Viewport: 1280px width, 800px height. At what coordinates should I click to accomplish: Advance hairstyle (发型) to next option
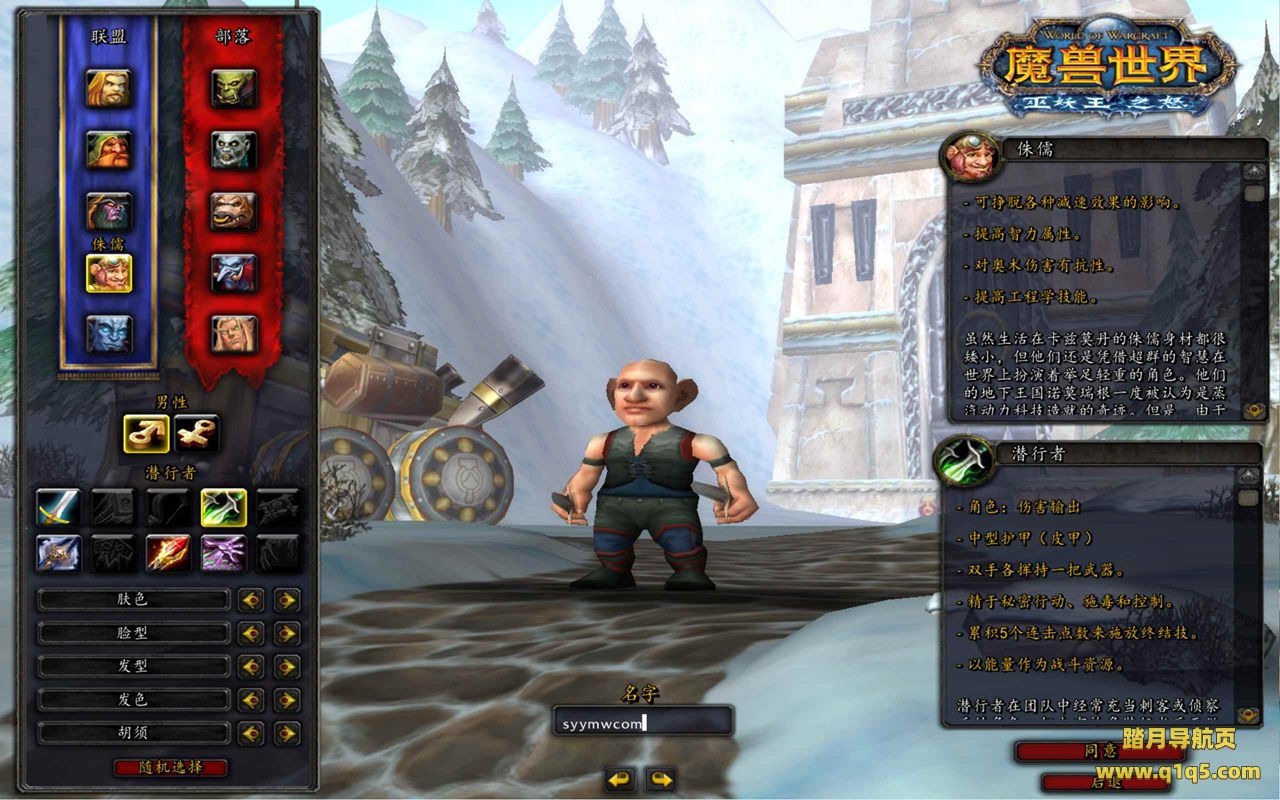tap(287, 666)
